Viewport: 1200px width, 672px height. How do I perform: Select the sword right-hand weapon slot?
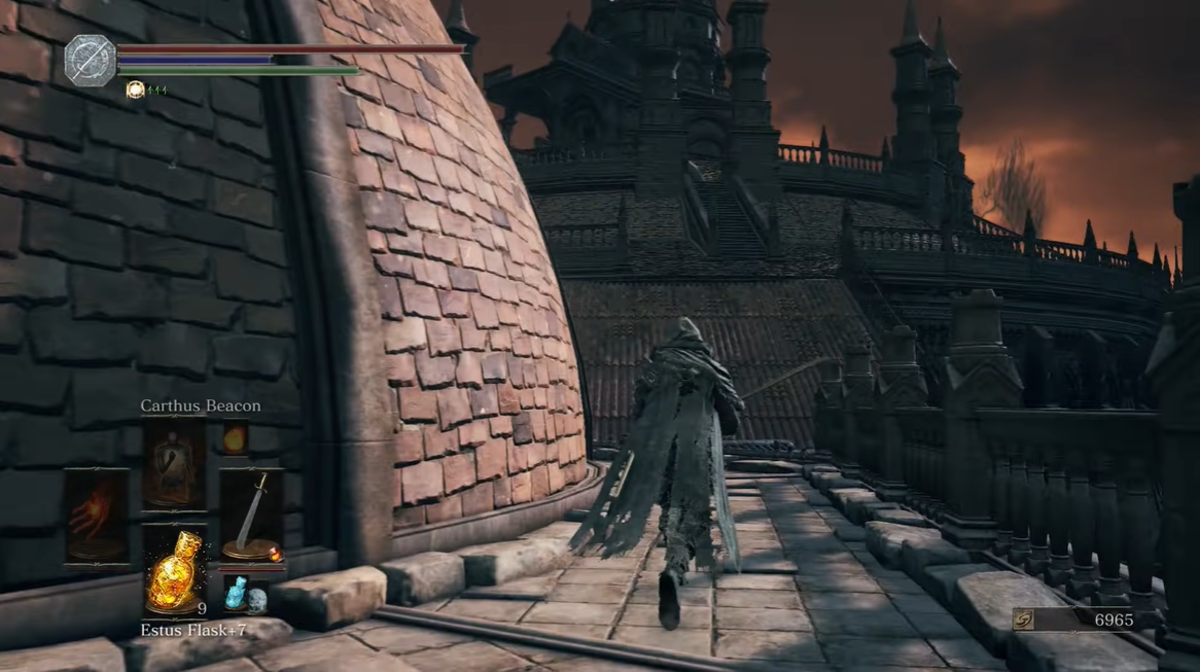tap(251, 515)
